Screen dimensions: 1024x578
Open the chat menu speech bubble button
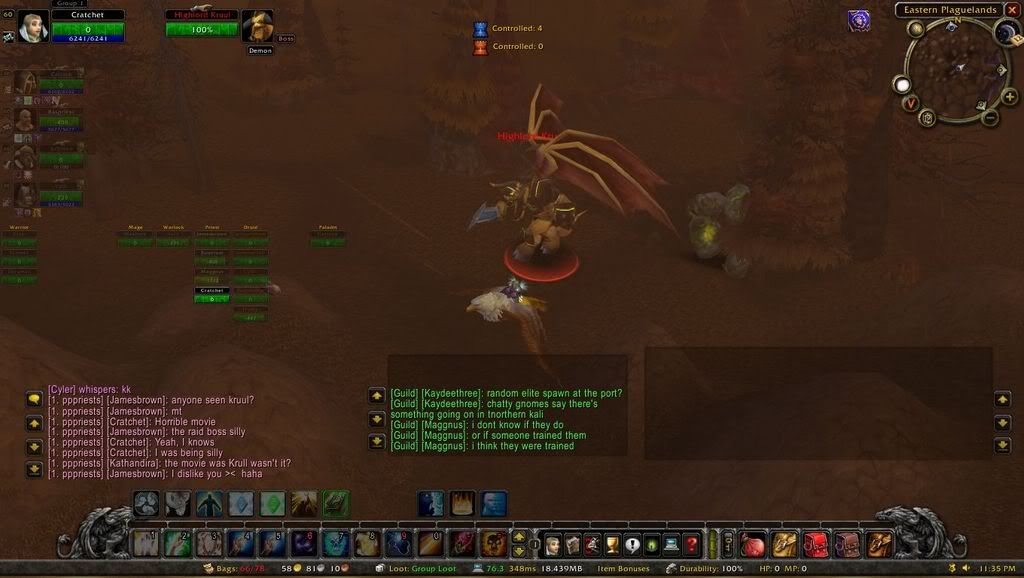pyautogui.click(x=34, y=399)
